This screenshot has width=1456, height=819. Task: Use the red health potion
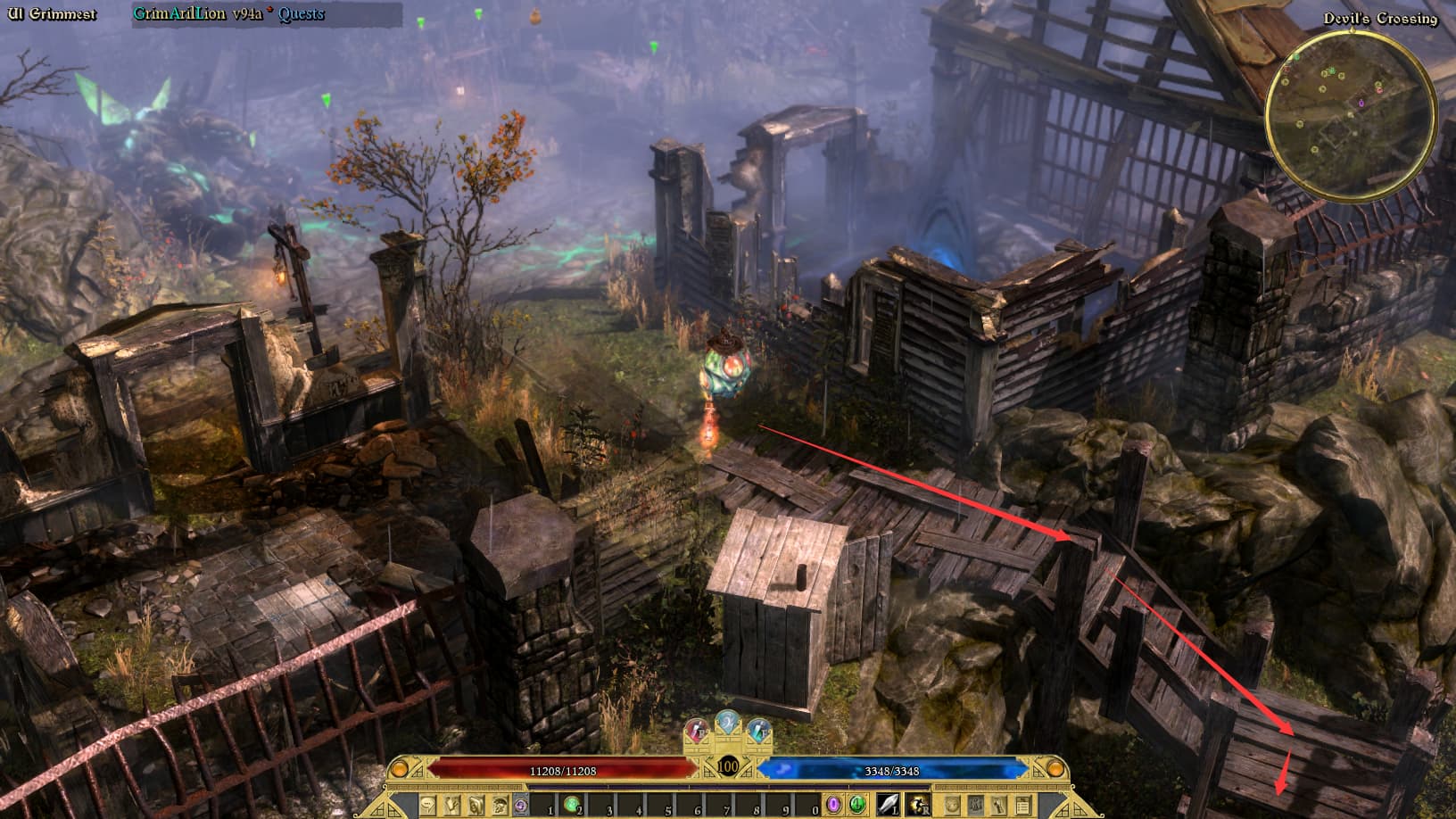coord(698,732)
